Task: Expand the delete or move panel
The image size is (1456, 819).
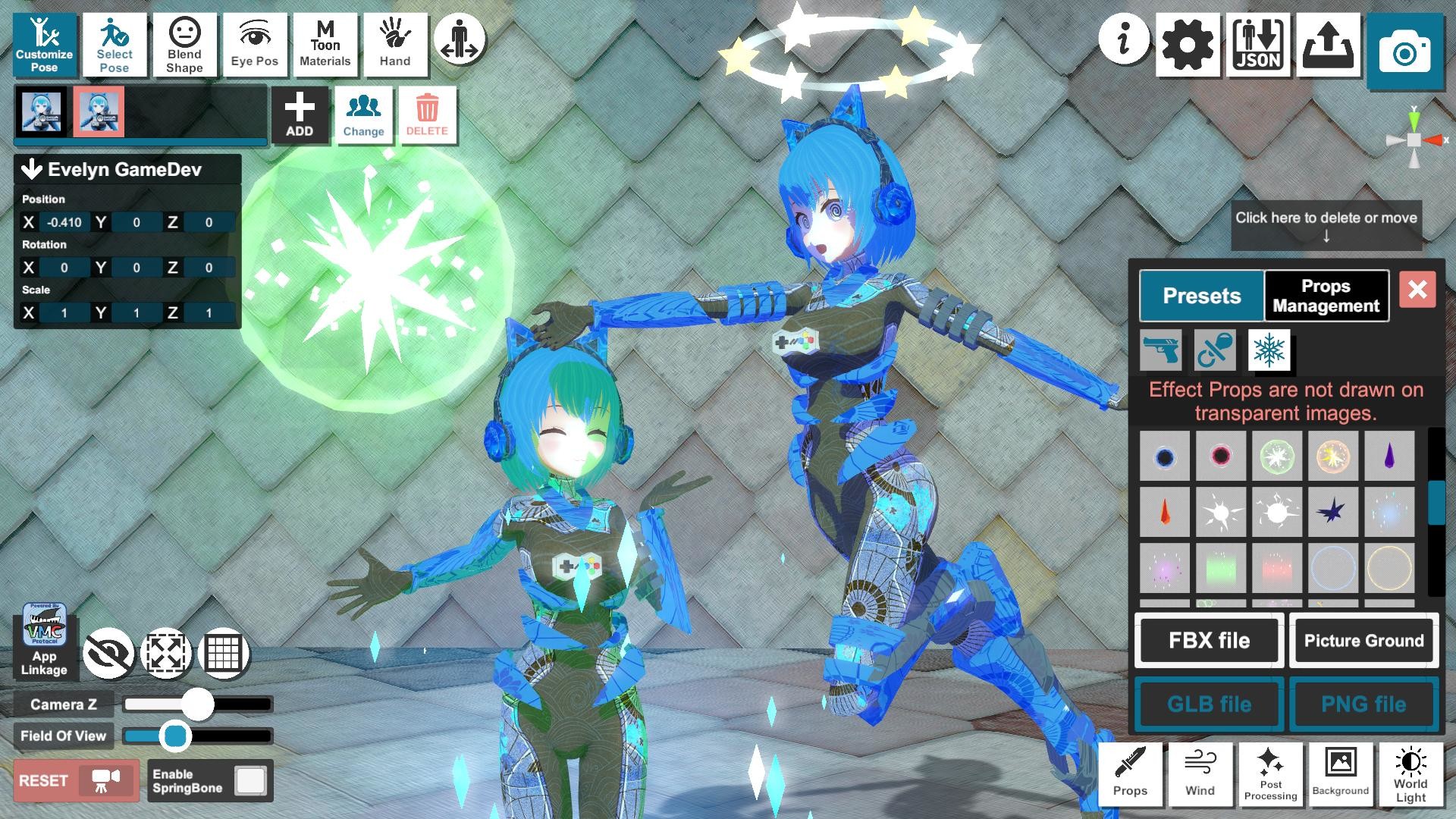Action: point(1326,225)
